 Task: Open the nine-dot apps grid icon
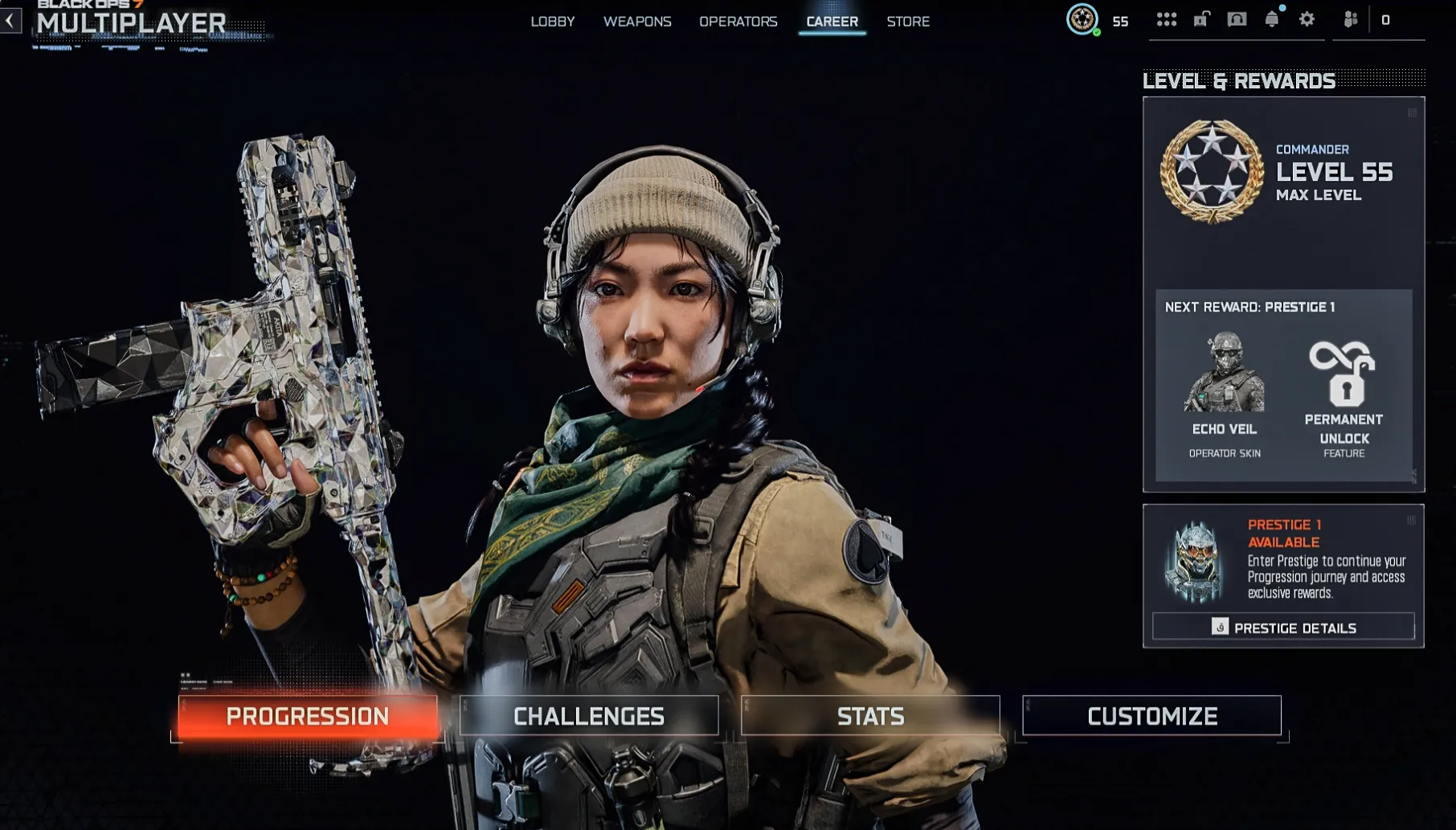pos(1166,21)
